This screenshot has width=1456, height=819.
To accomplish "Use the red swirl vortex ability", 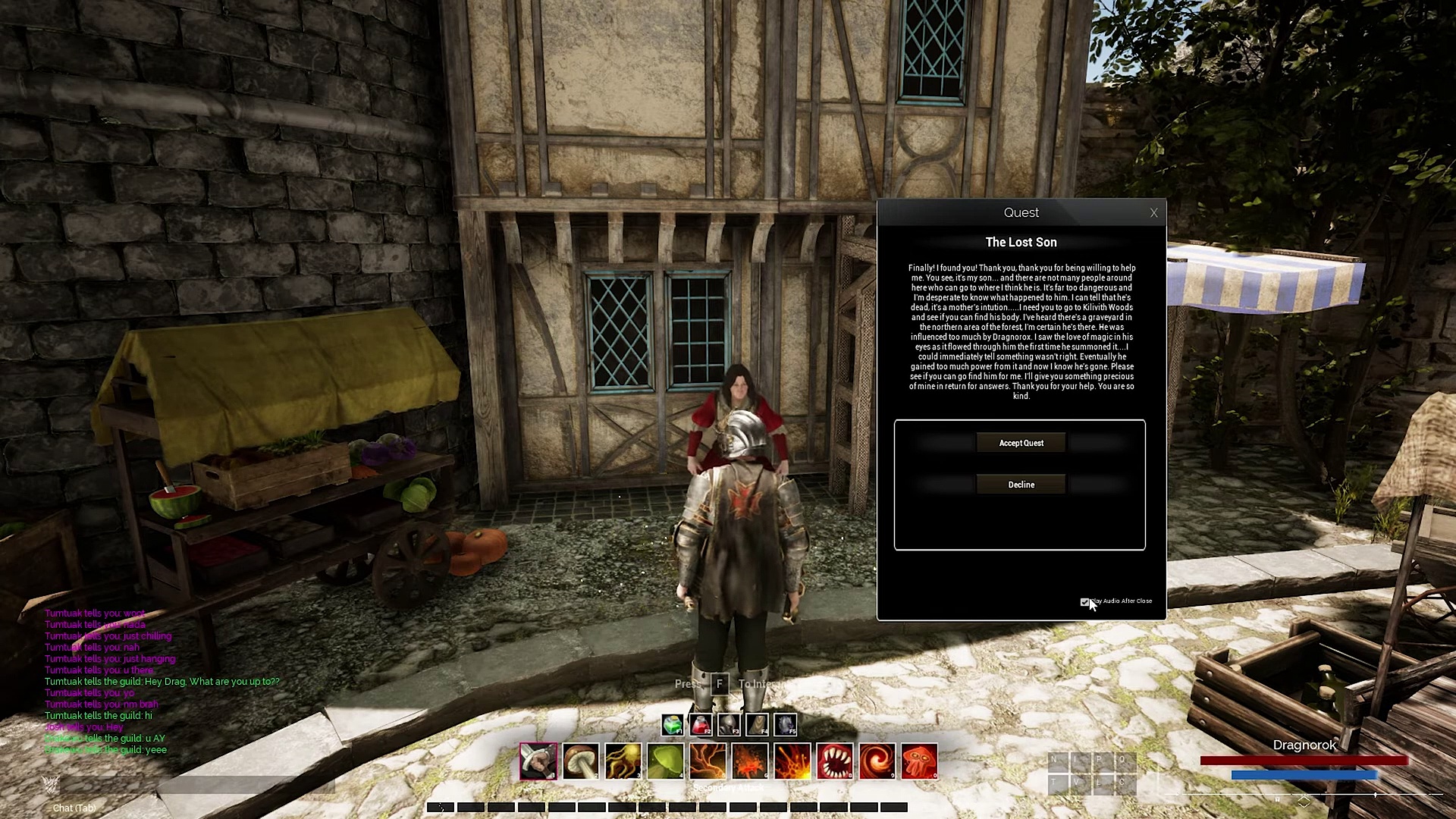I will (x=877, y=761).
